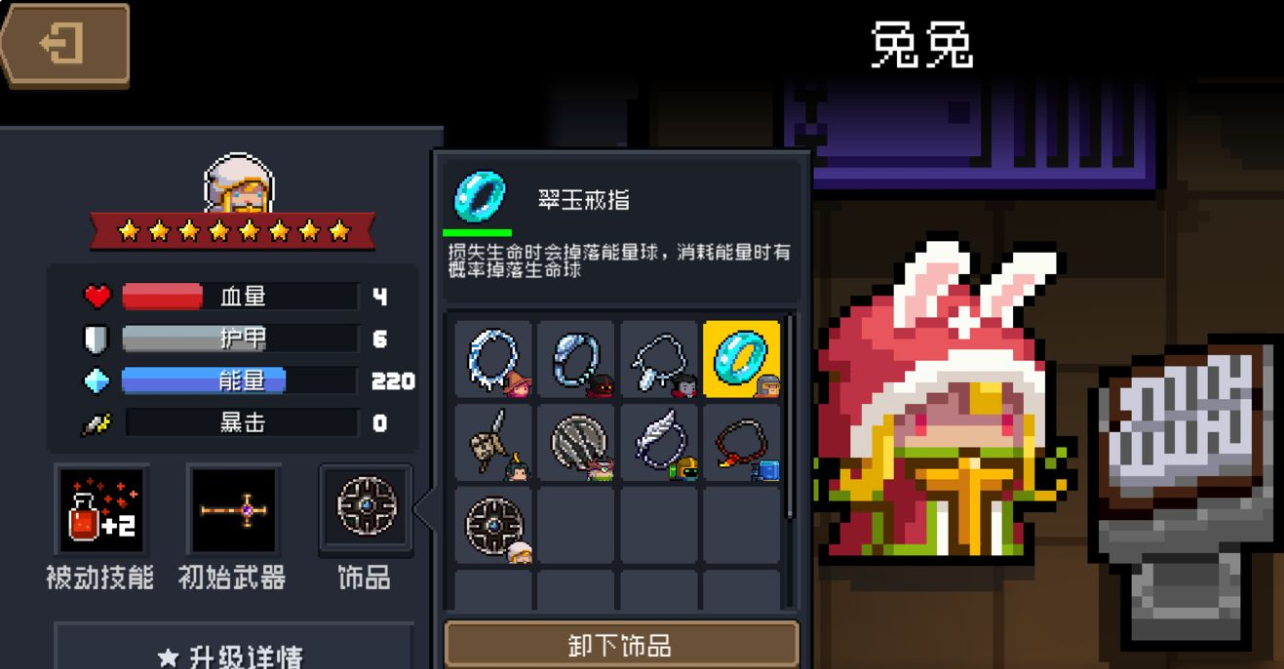The width and height of the screenshot is (1284, 669).
Task: Select the crystal pendant necklace accessory
Action: (x=659, y=359)
